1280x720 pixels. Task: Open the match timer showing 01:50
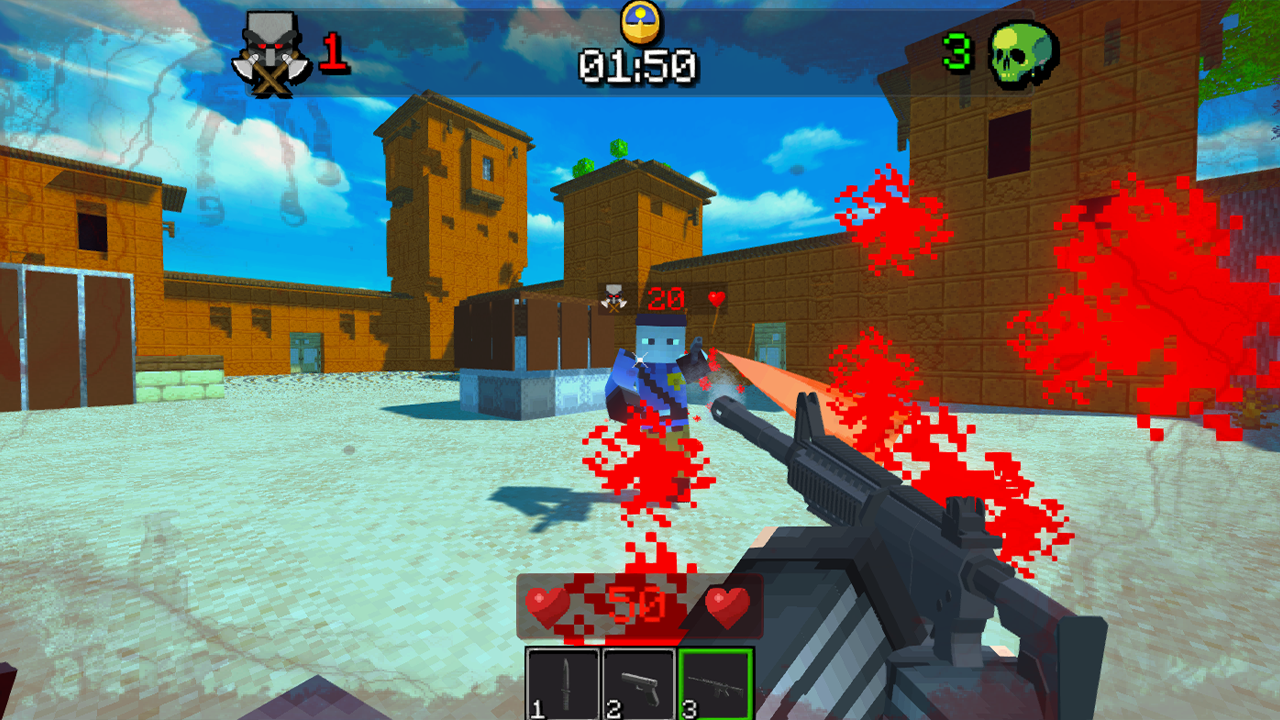(640, 67)
